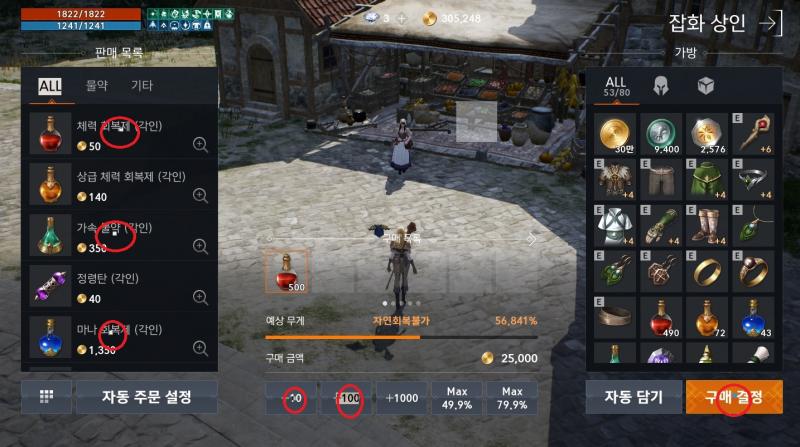Confirm the purchase with 구매 결정
Screen dimensions: 800x447
click(735, 397)
